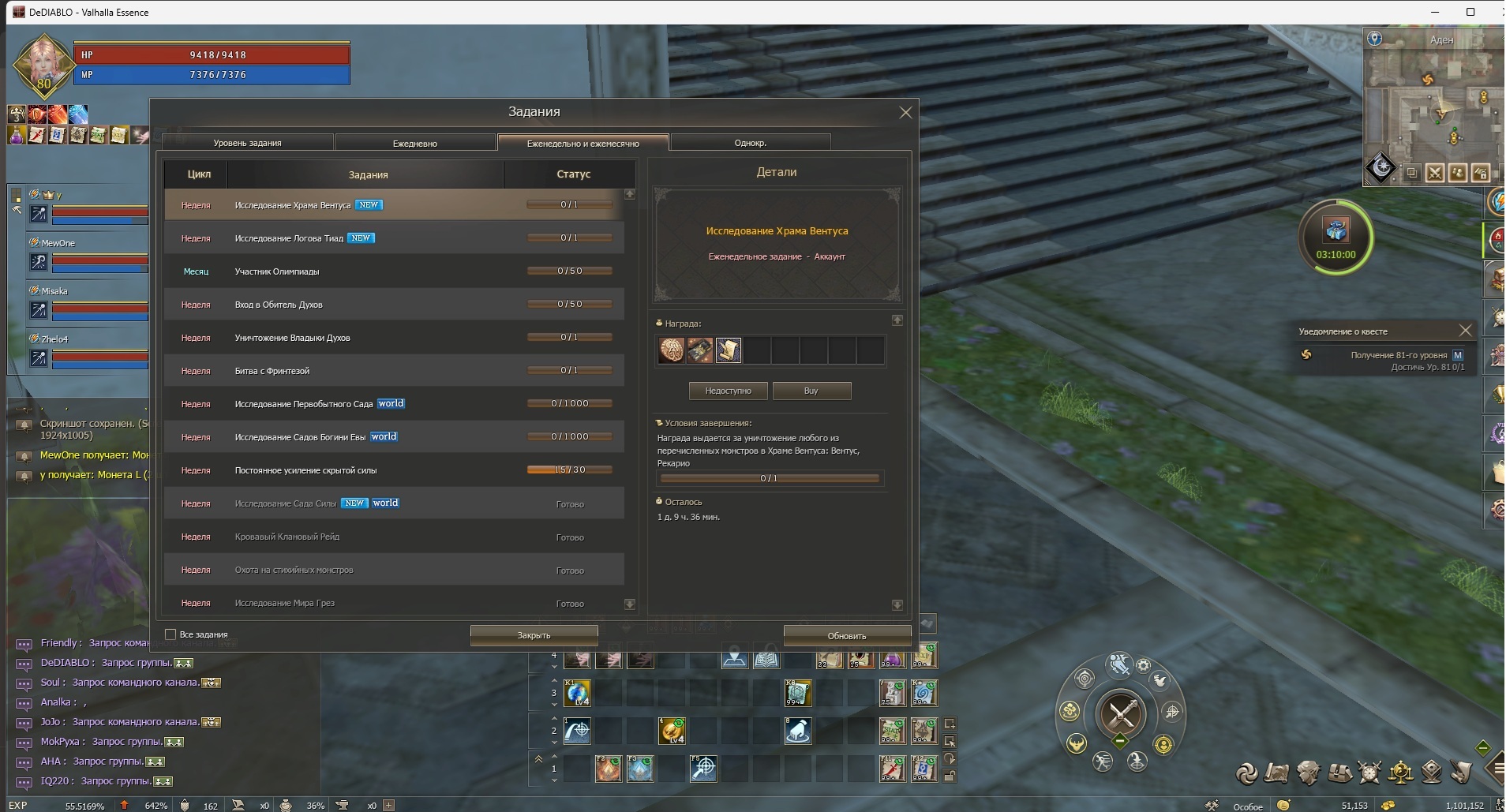Switch to the Уровень задания tab
This screenshot has width=1506, height=812.
pos(247,143)
